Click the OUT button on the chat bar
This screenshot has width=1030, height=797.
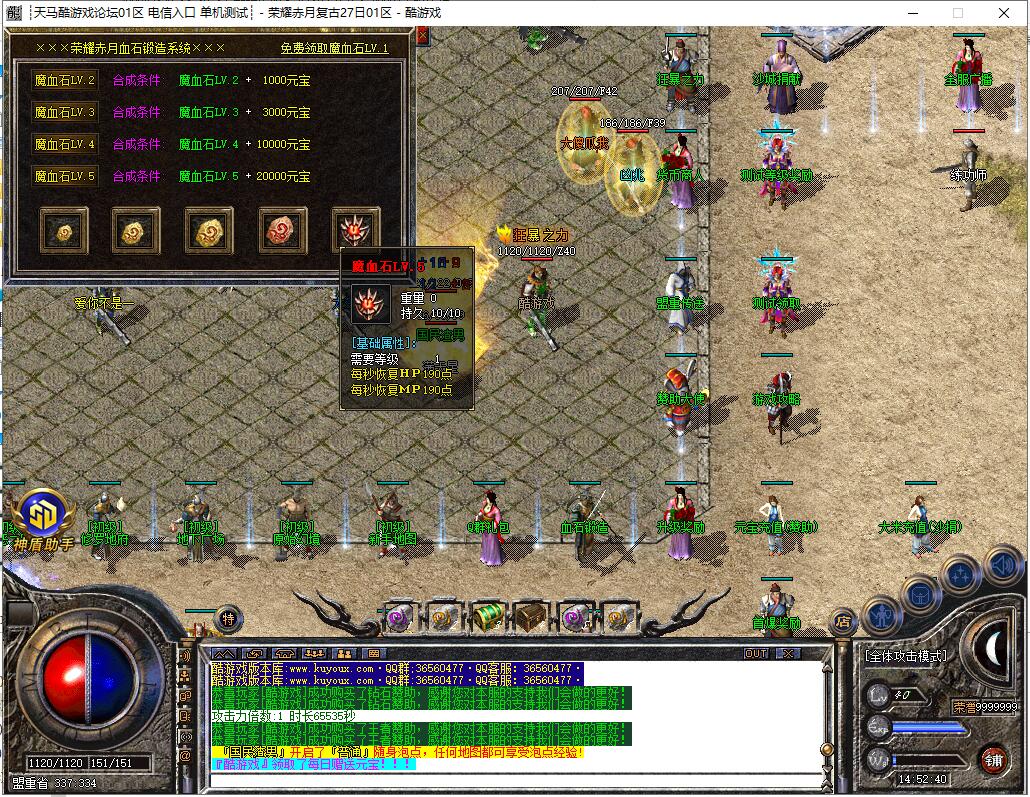[757, 653]
